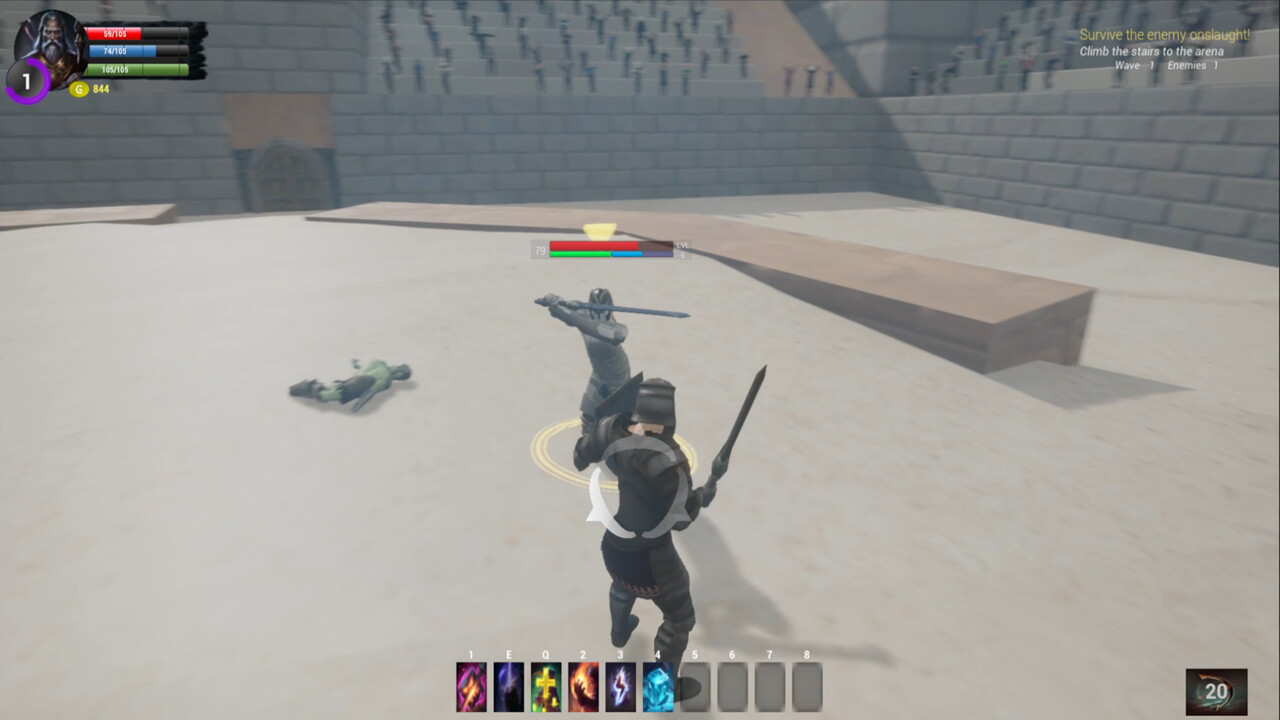Fire the lightning bolt ability in slot 3

click(620, 686)
